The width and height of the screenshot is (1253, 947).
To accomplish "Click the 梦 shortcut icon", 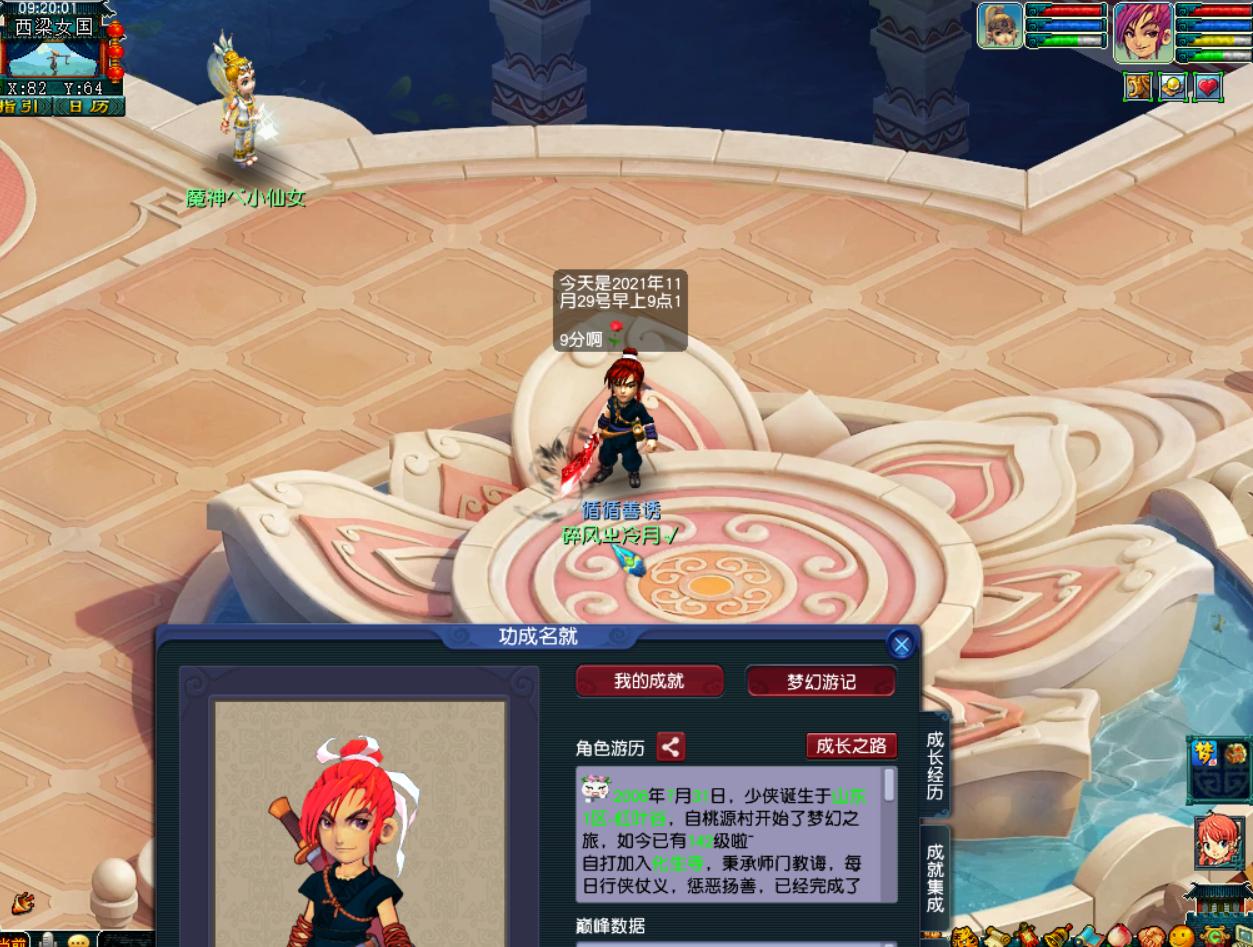I will click(x=1204, y=753).
